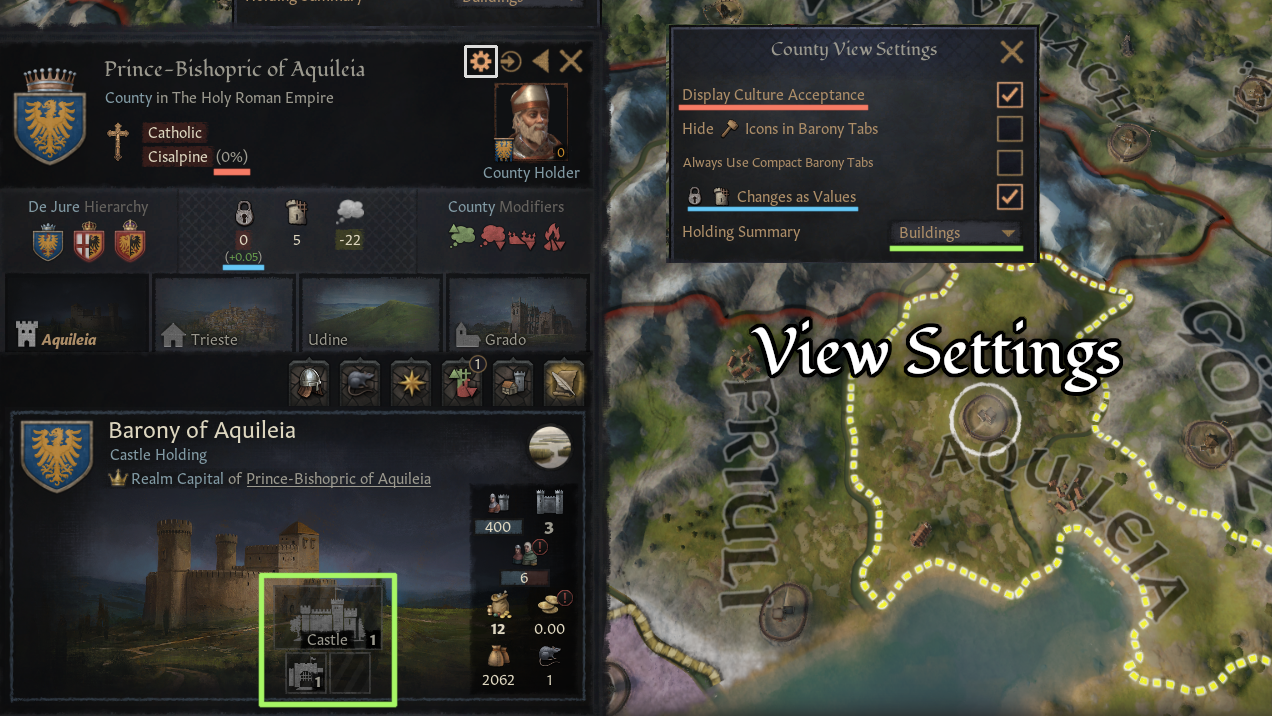Screen dimensions: 1272x716
Task: Close the Prince-Bishopric of Aquileia panel
Action: point(571,62)
